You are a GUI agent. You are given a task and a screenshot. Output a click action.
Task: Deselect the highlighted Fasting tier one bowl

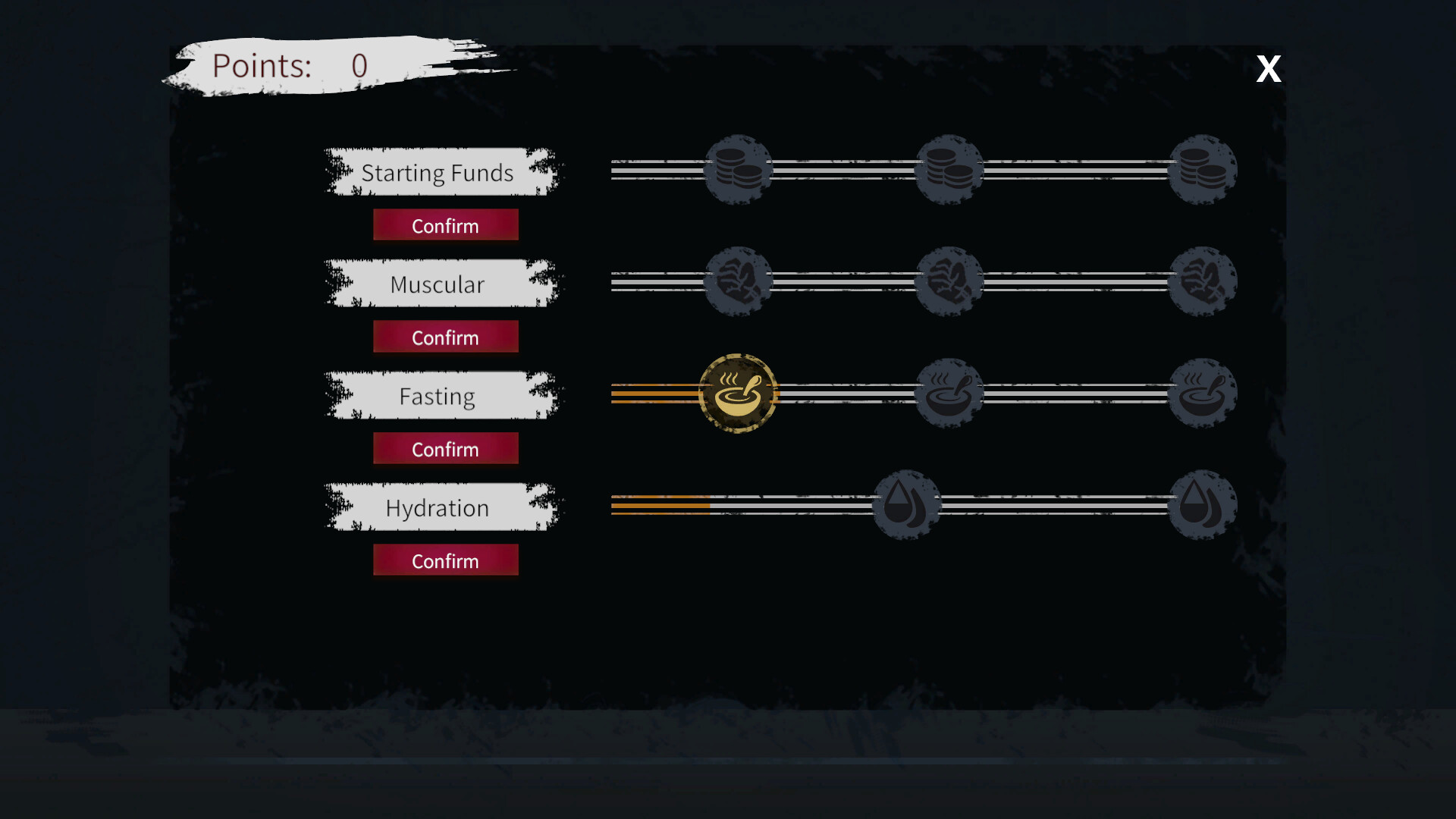click(738, 393)
